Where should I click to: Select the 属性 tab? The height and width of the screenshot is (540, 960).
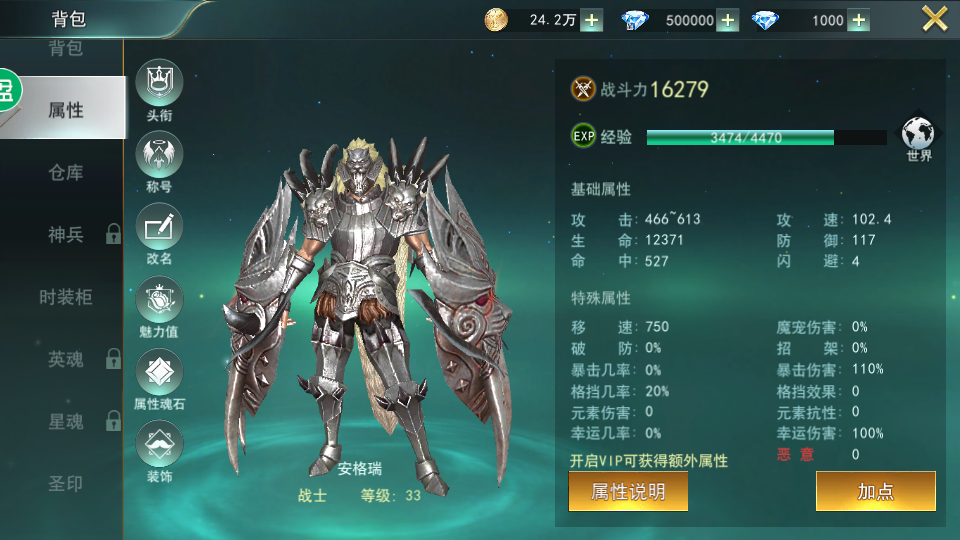tap(65, 110)
